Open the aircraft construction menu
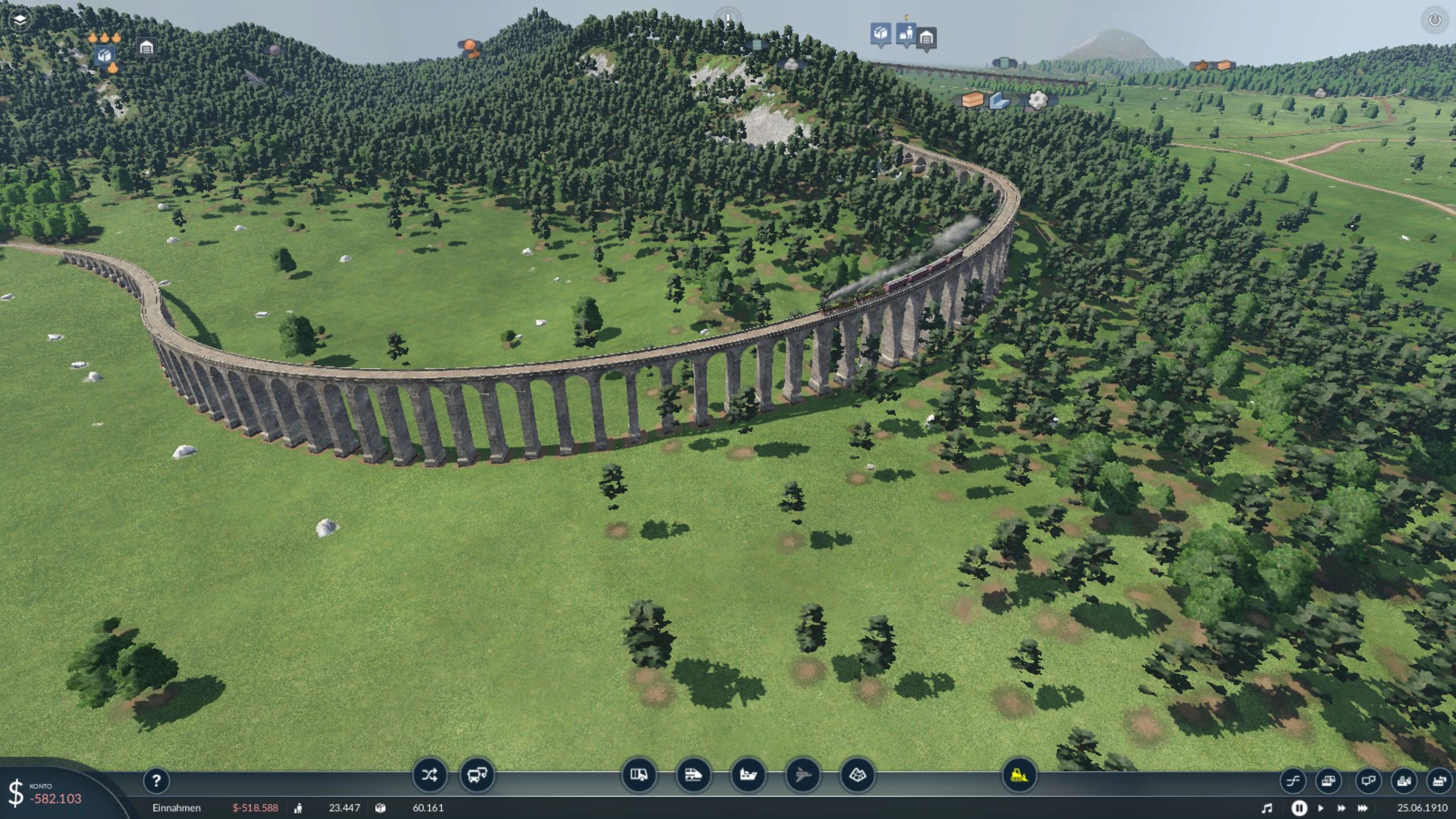 (803, 775)
